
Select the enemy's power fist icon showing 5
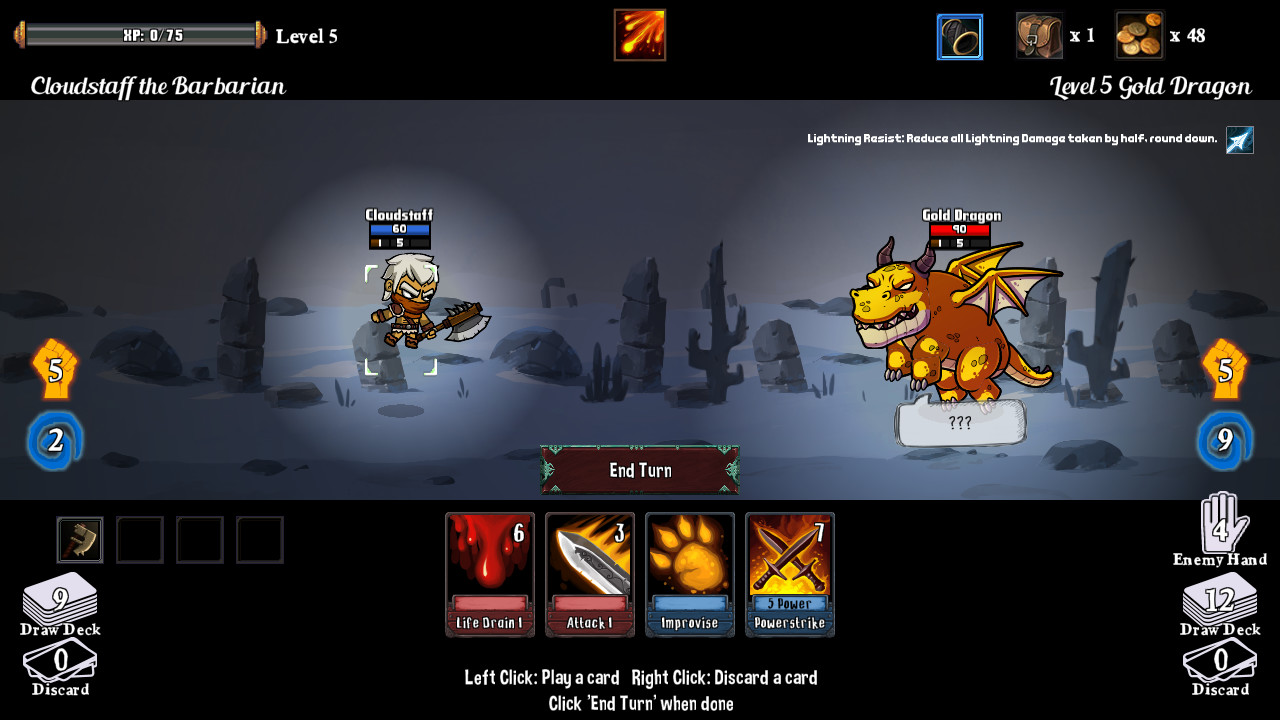[1224, 366]
